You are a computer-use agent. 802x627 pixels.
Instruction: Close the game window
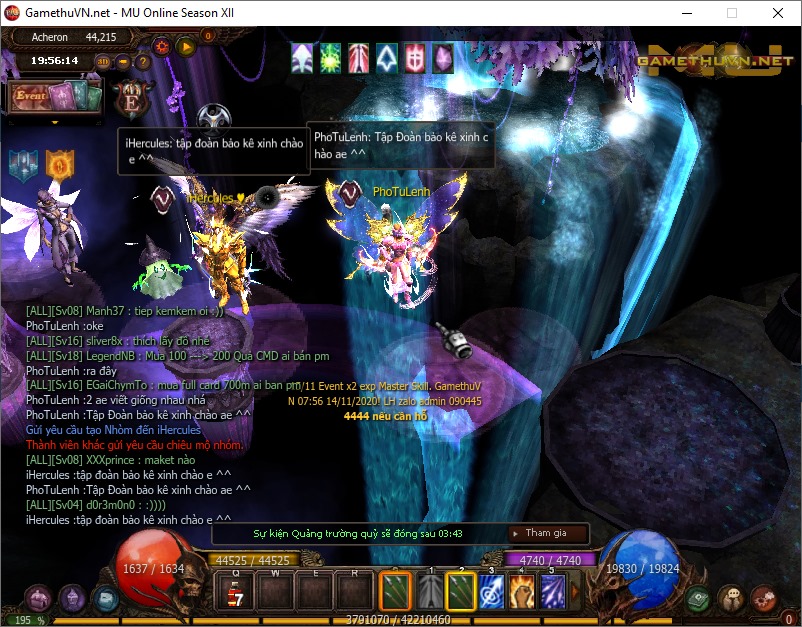[777, 14]
